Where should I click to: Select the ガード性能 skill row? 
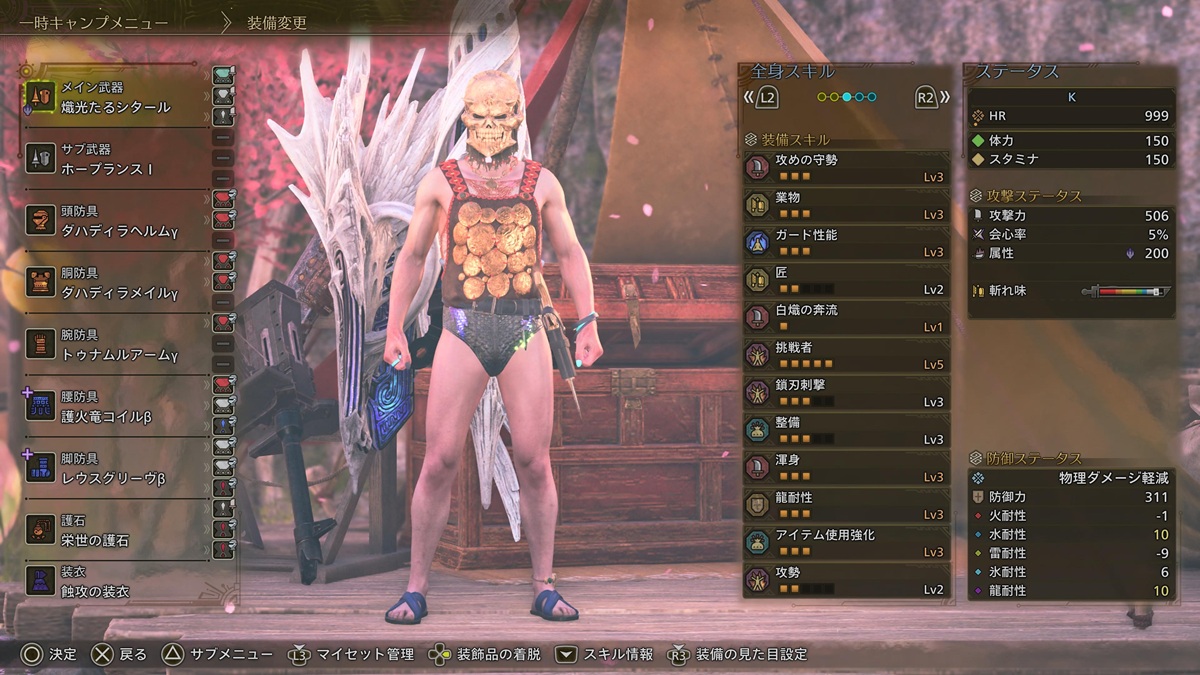tap(846, 242)
